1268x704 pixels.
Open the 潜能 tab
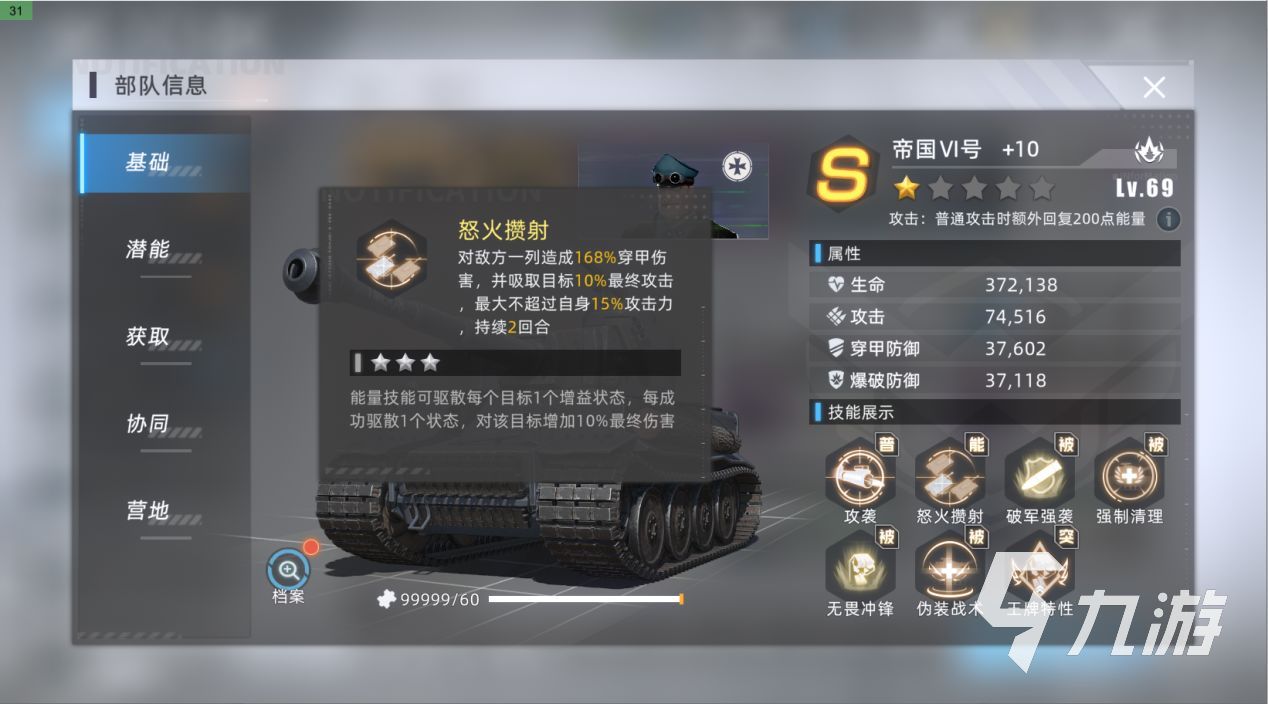[148, 250]
